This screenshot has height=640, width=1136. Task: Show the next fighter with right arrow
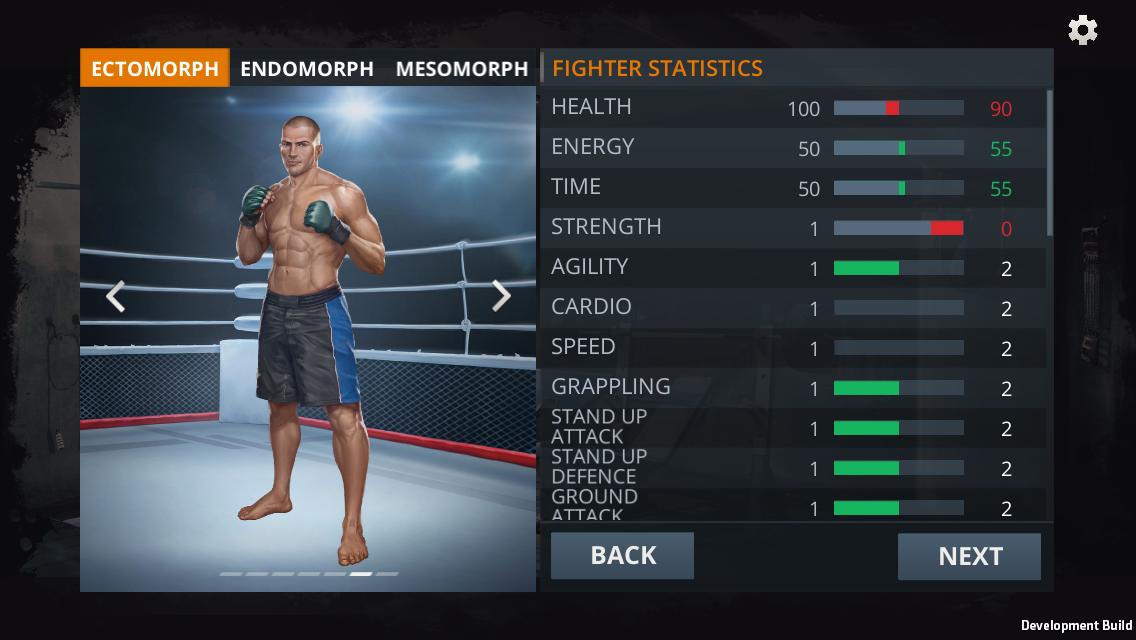point(501,296)
